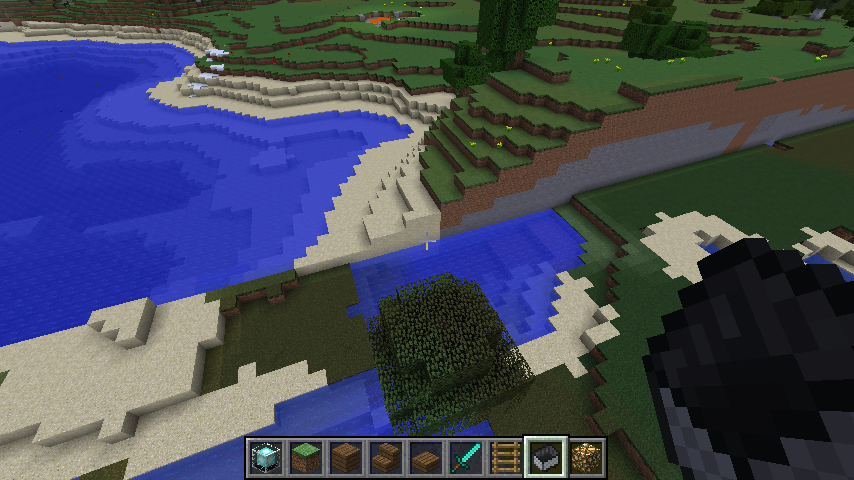Pick the wooden stairs slot
The image size is (854, 480).
385,458
